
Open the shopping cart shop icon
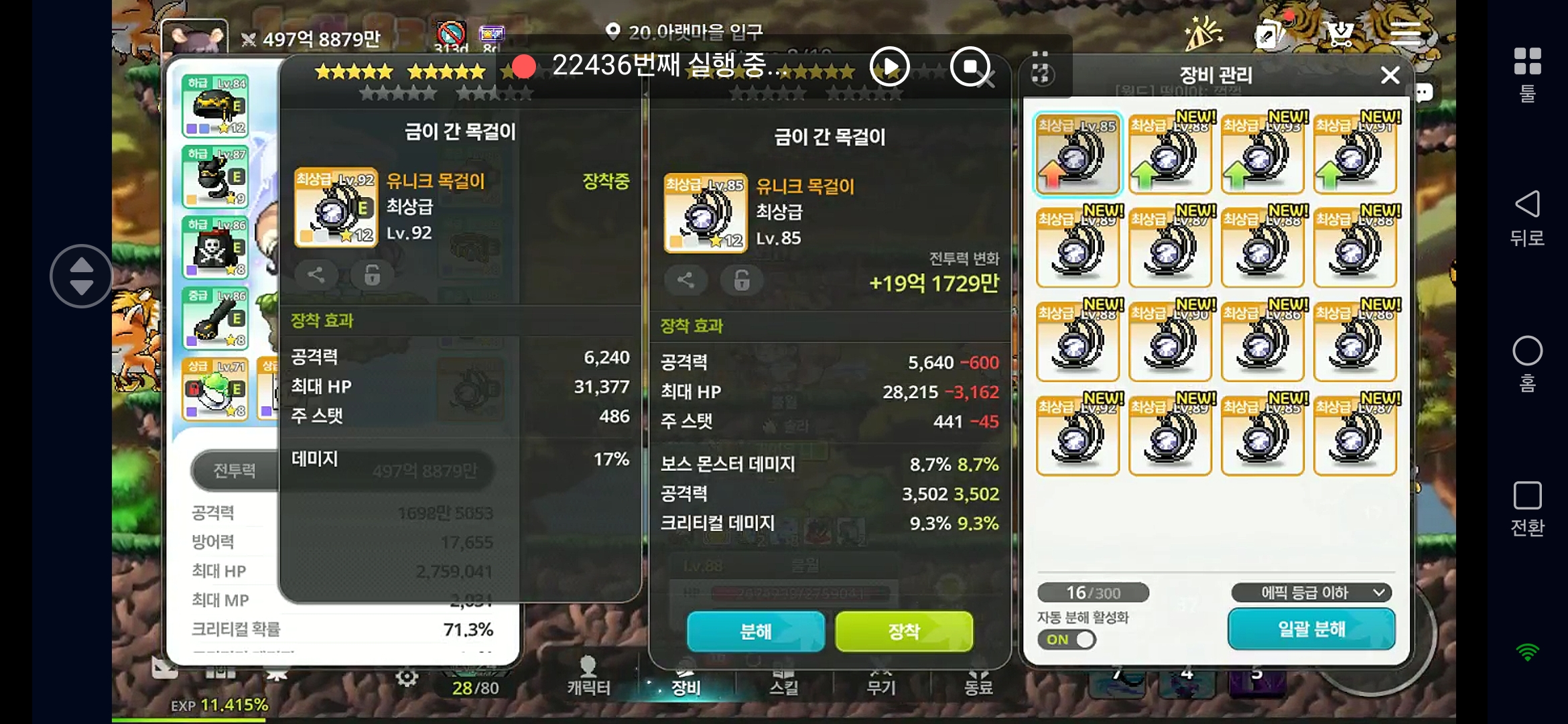tap(1339, 34)
